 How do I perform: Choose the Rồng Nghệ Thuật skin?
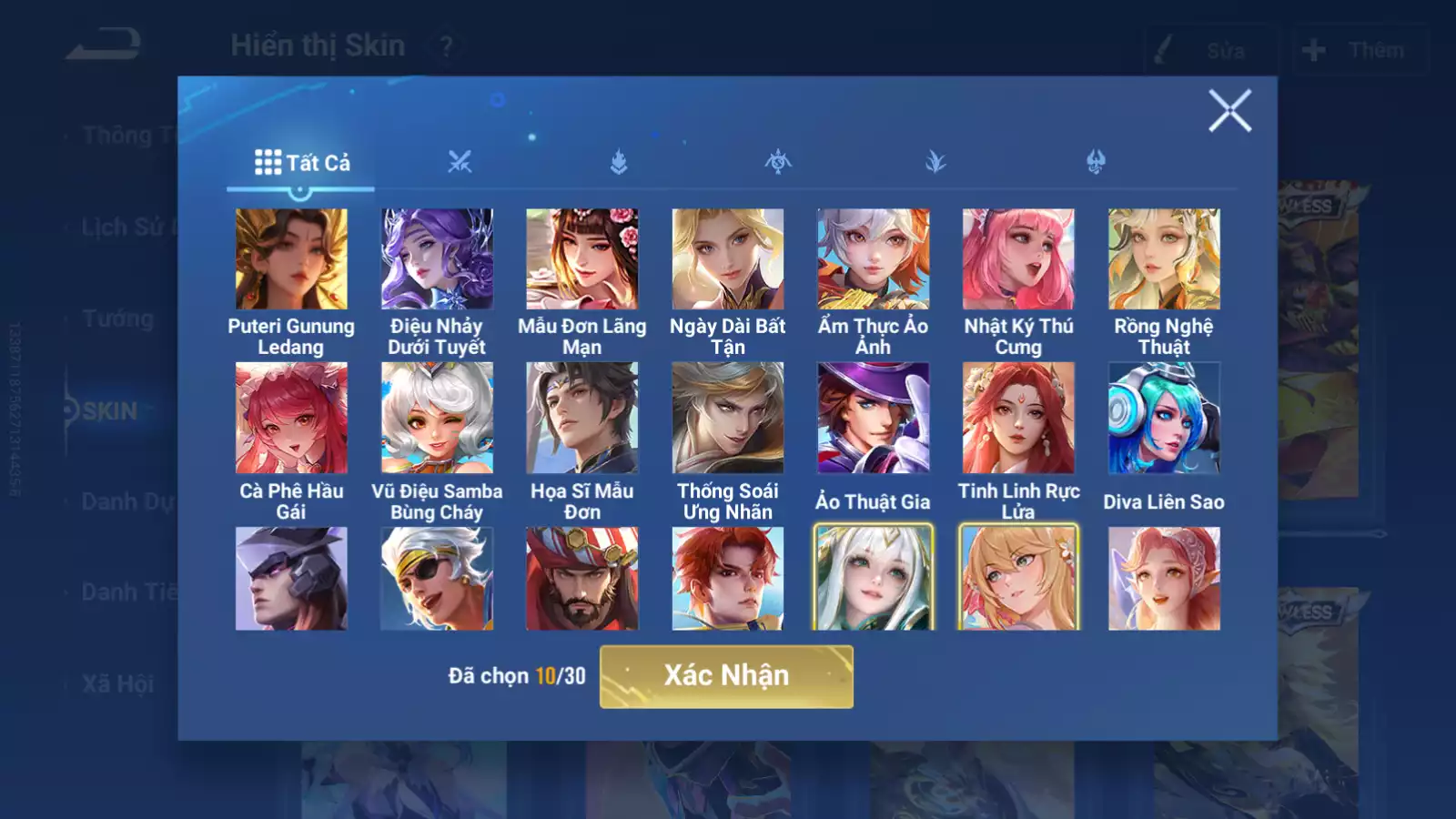click(1164, 259)
